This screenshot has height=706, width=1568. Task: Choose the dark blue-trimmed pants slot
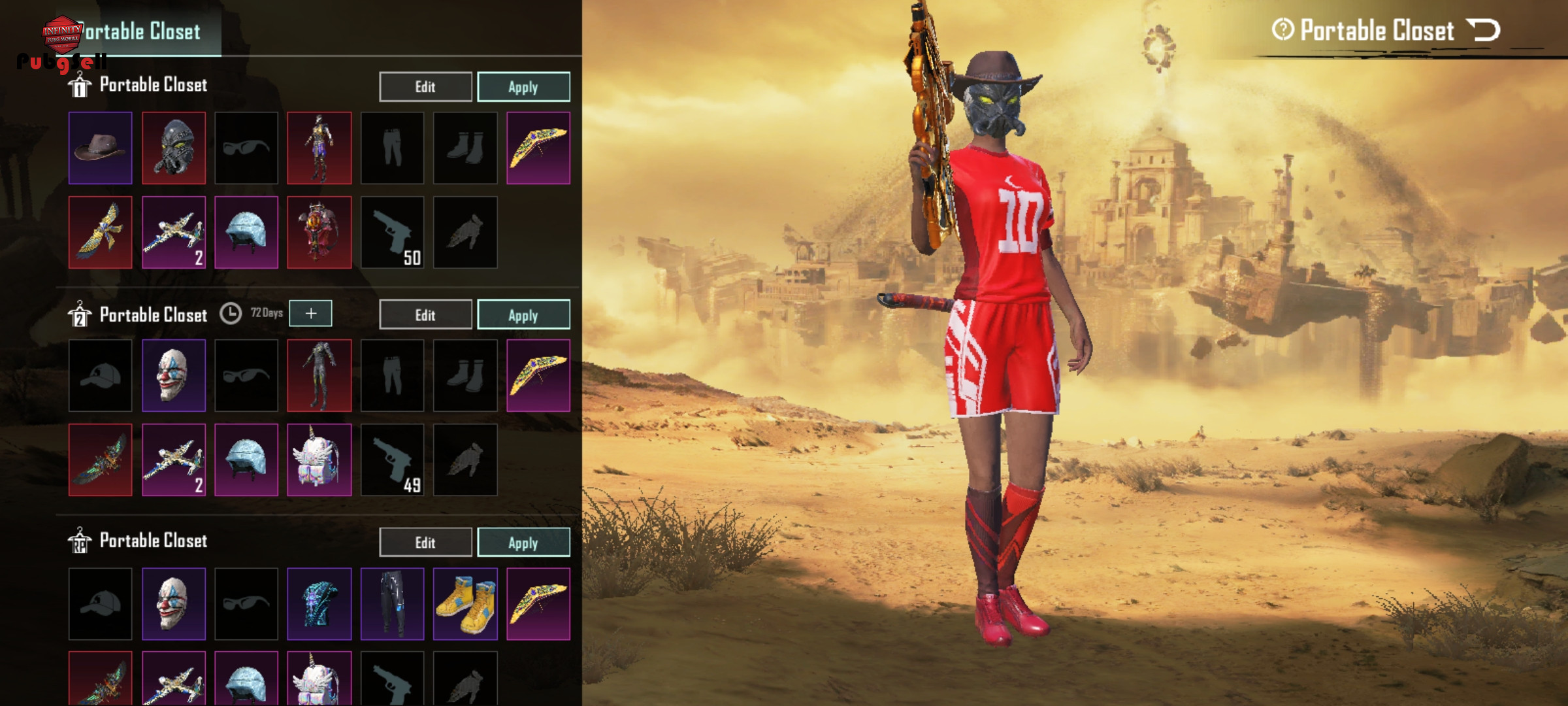click(393, 604)
